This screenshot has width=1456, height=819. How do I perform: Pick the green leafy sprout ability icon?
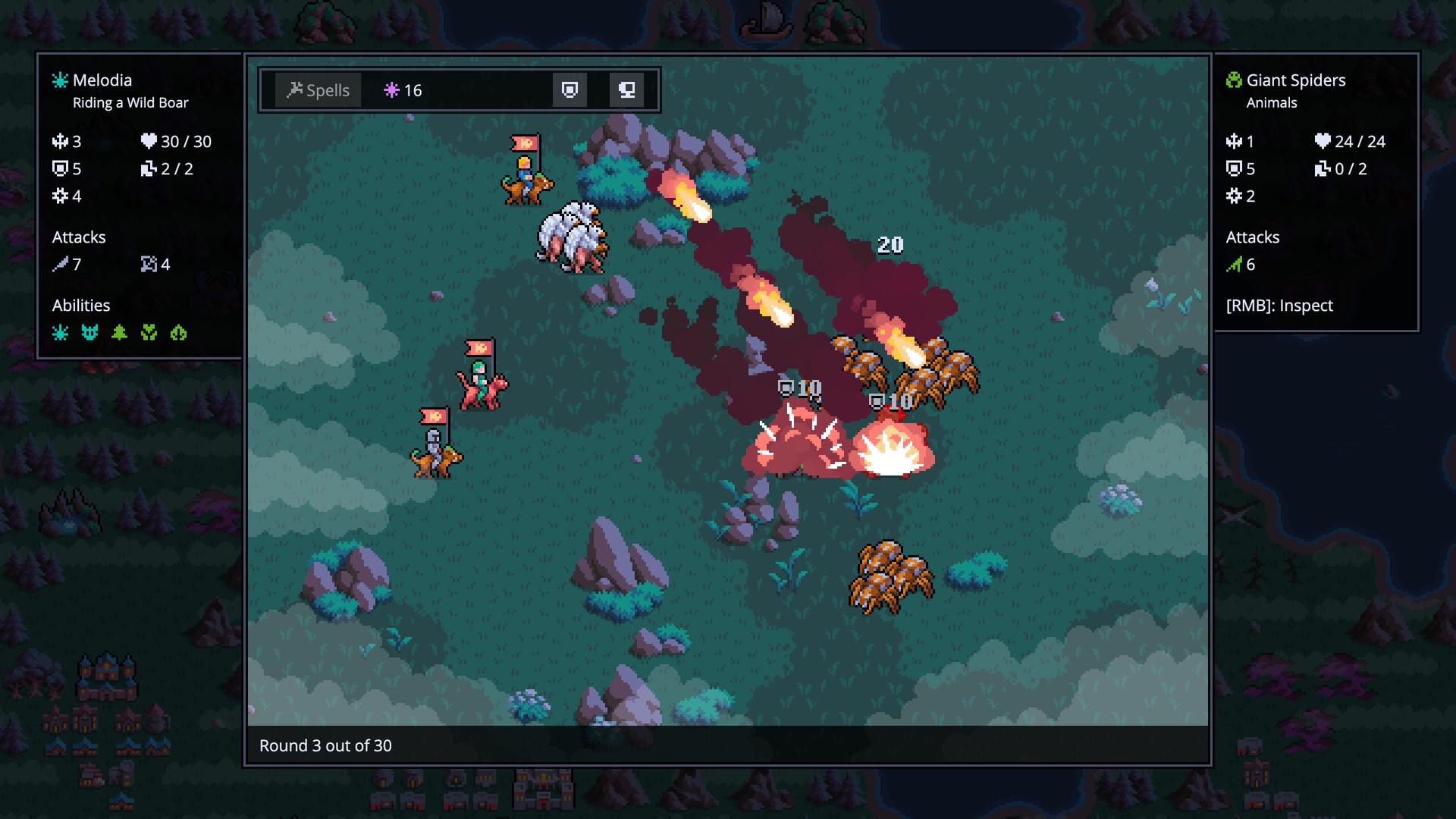click(149, 333)
